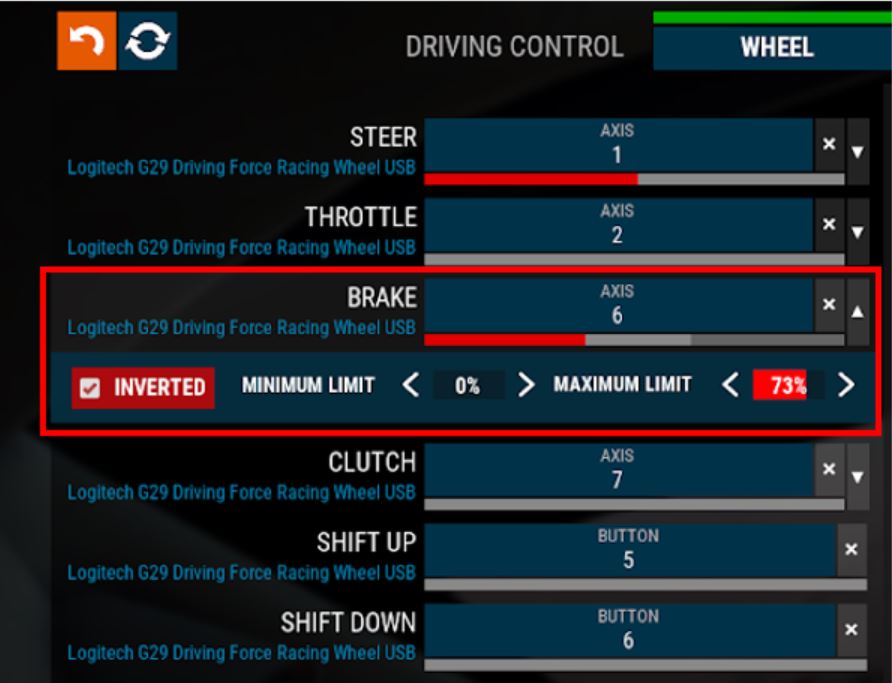
Task: Select the BRAKE axis 6 binding field
Action: click(618, 305)
